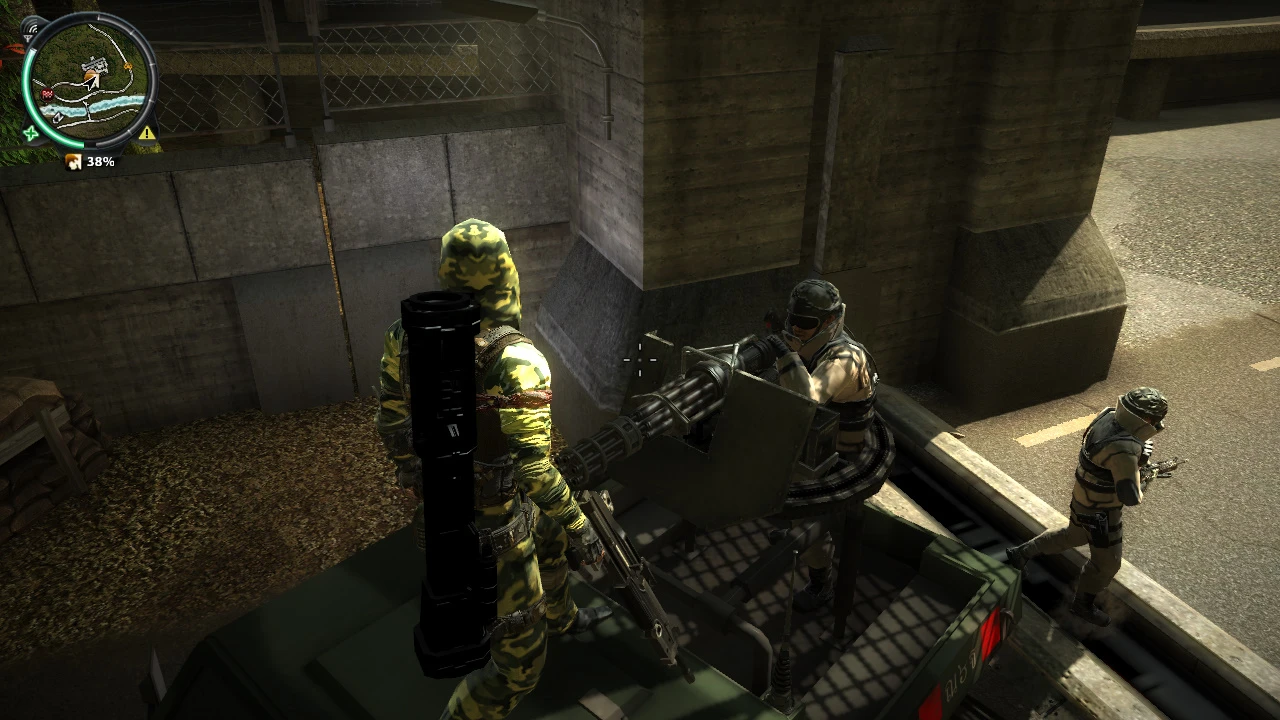Select the orange waypoint dot on the minimap
This screenshot has width=1280, height=720.
[x=128, y=67]
